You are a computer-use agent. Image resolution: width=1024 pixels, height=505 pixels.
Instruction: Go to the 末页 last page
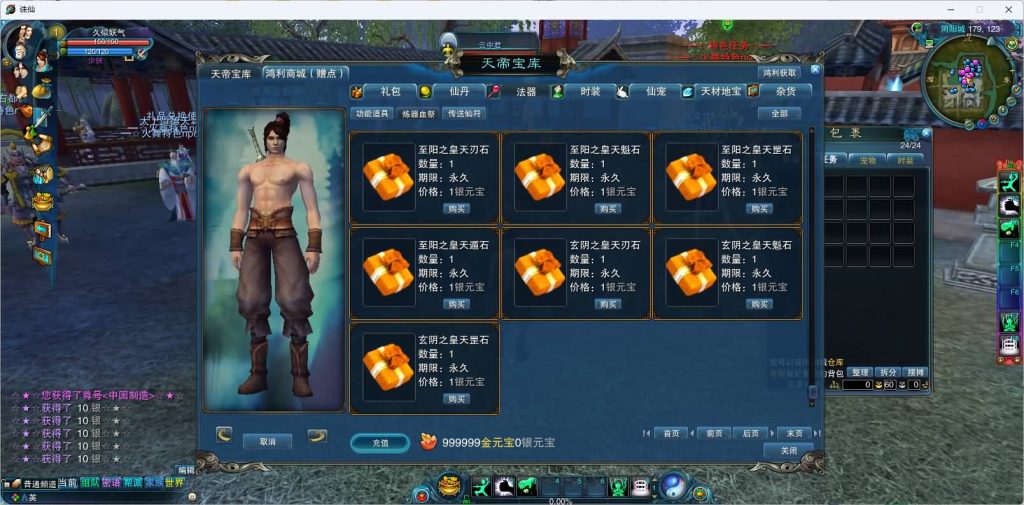(x=793, y=433)
